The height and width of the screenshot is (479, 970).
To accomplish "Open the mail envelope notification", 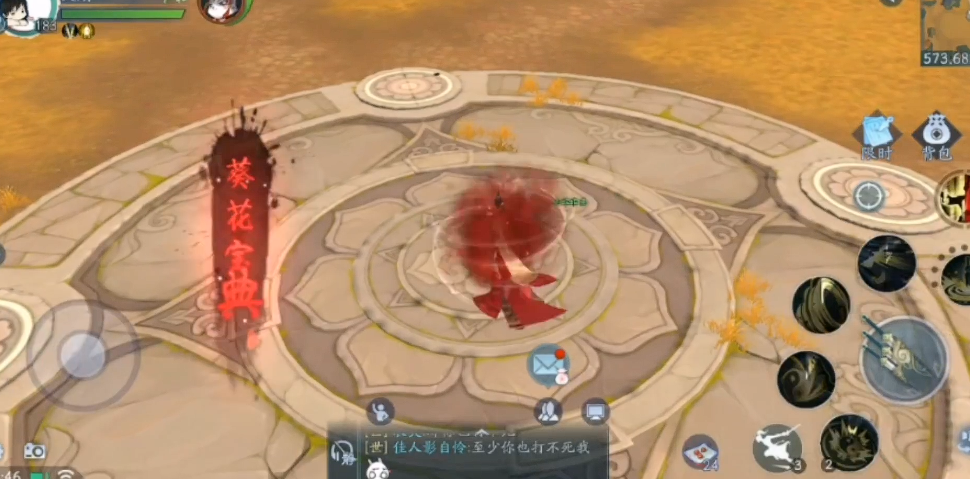I will tap(546, 365).
